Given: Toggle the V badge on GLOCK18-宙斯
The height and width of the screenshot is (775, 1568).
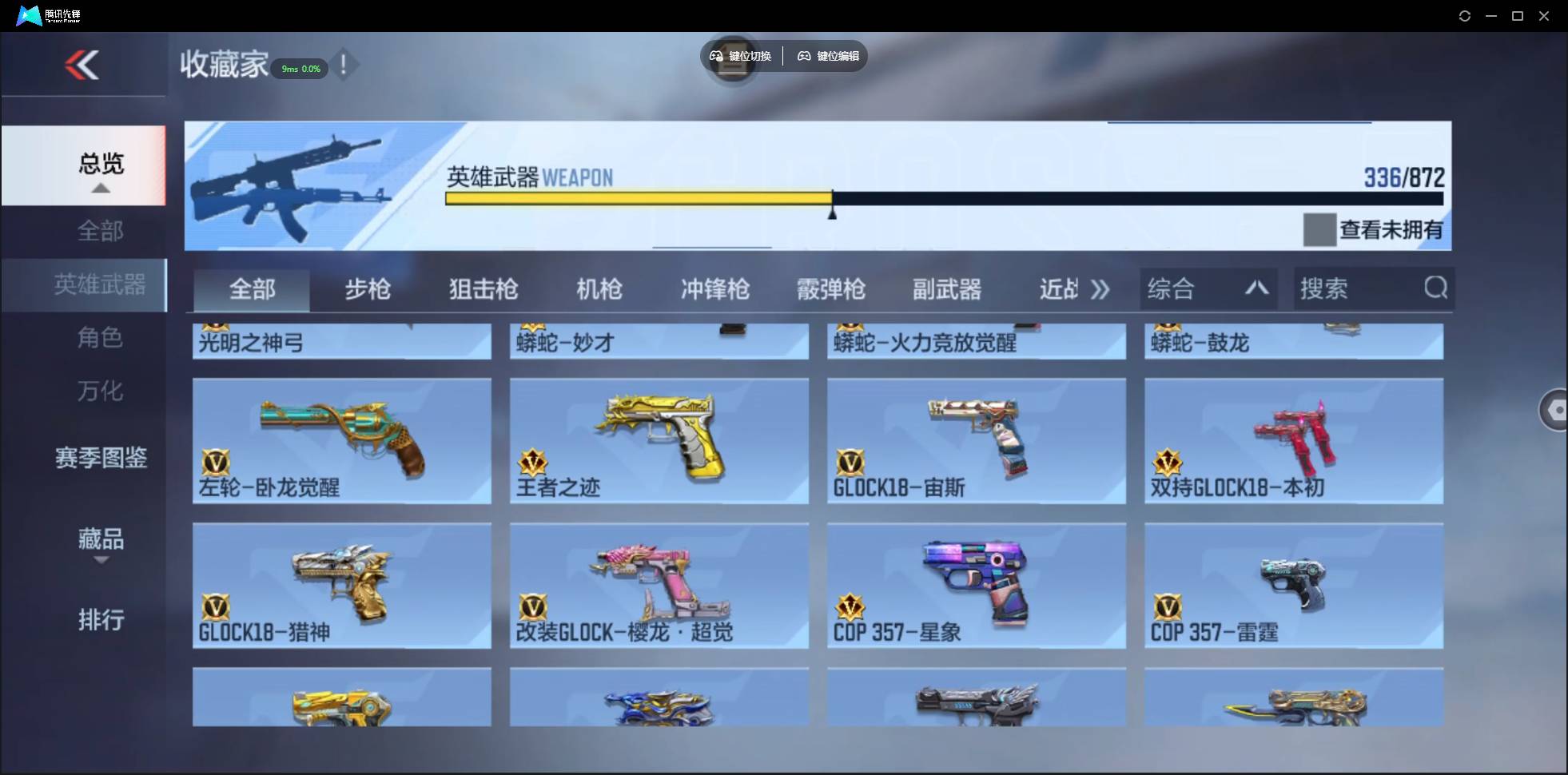Looking at the screenshot, I should click(x=850, y=463).
